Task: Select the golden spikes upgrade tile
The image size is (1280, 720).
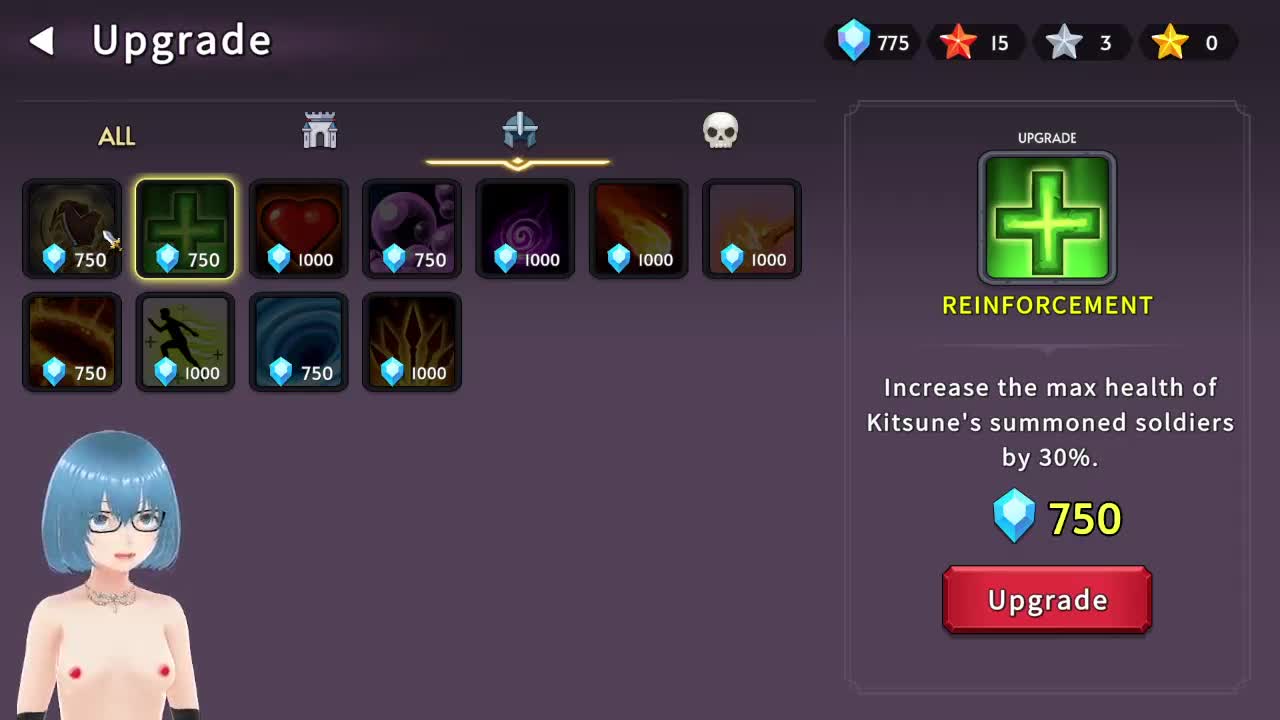Action: [412, 342]
